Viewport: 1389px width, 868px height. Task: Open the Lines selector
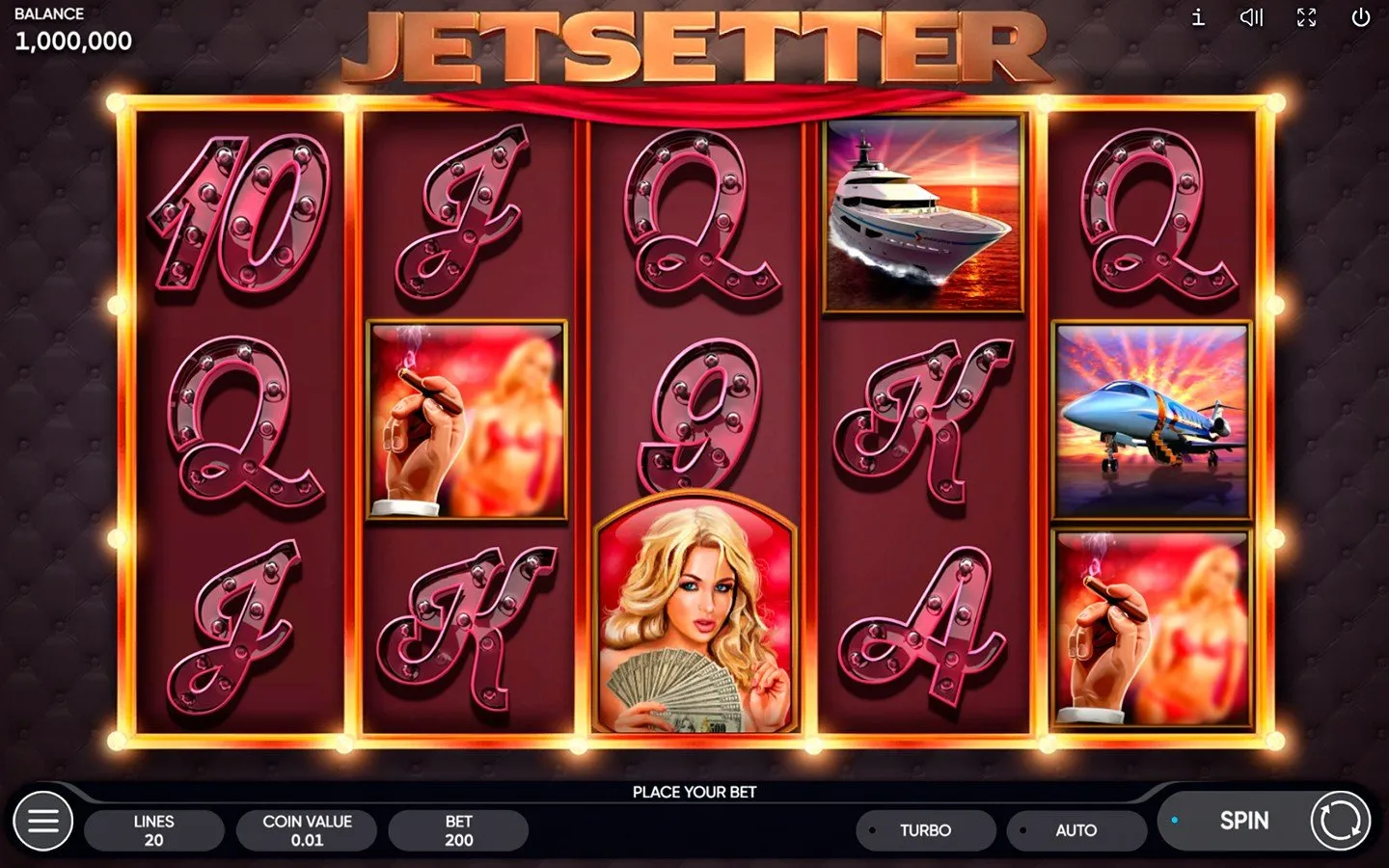[x=154, y=829]
